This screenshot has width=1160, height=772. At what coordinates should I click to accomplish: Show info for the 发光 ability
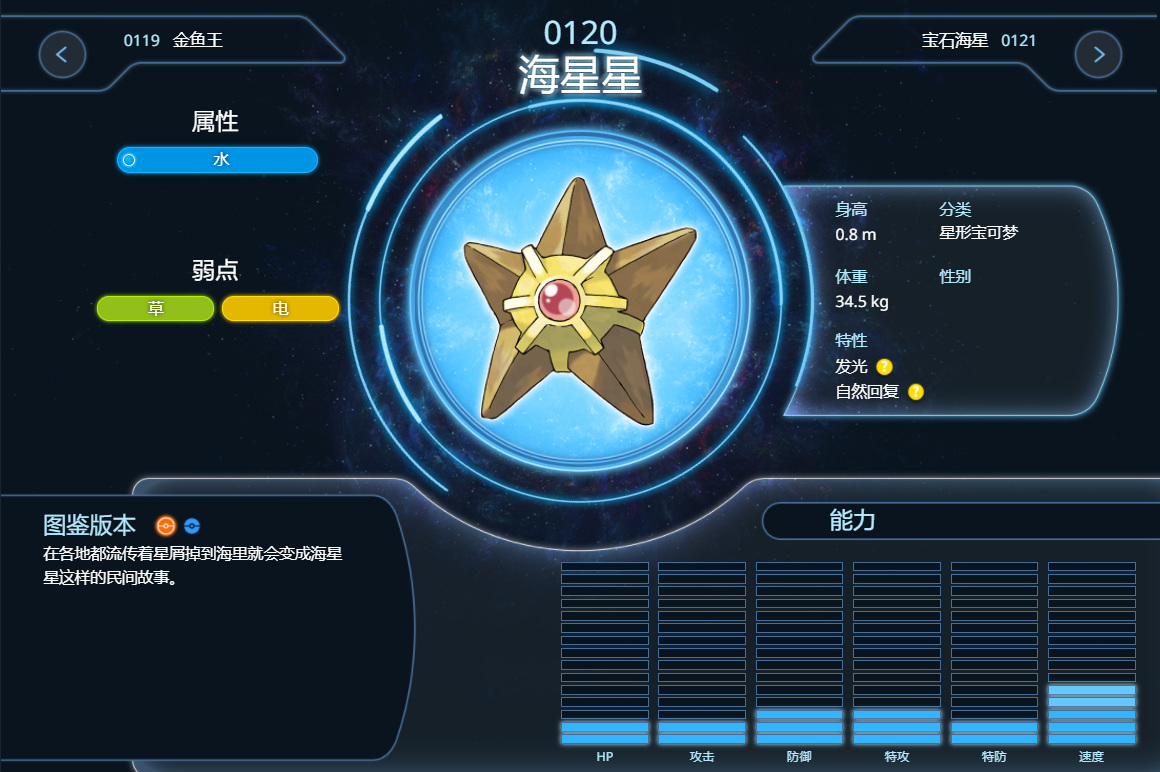click(884, 367)
